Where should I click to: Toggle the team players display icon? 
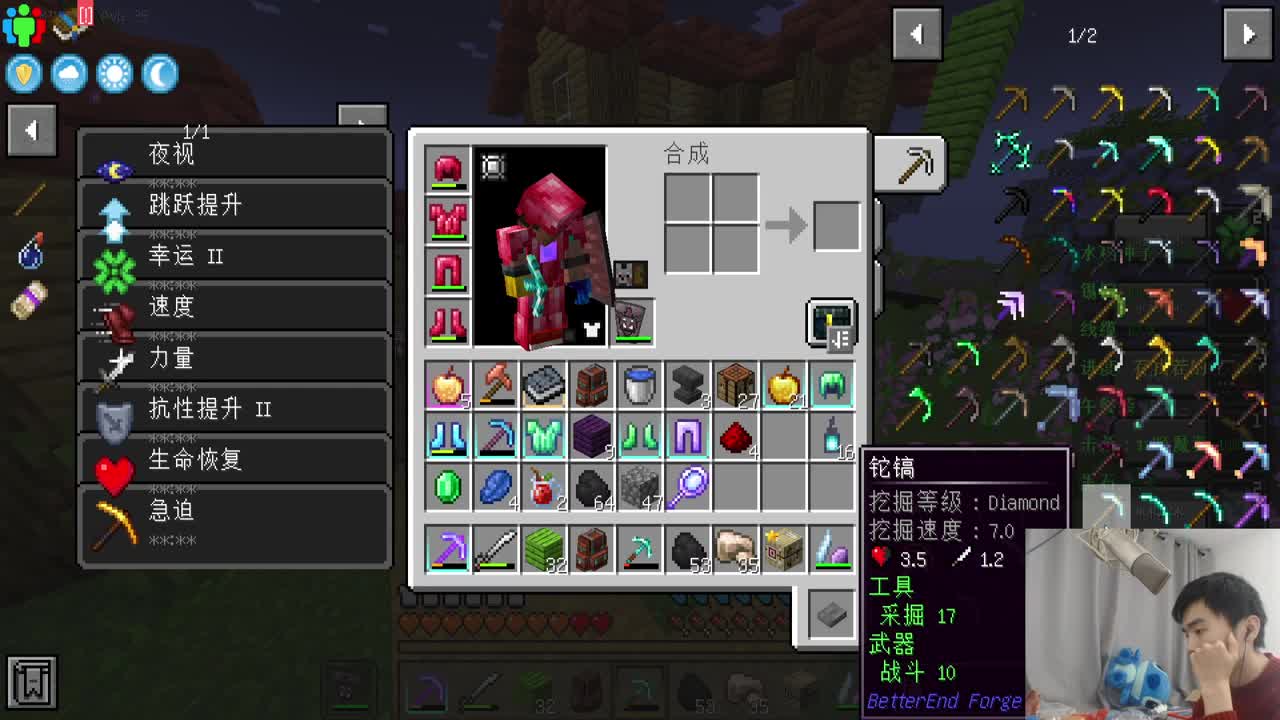[x=22, y=22]
